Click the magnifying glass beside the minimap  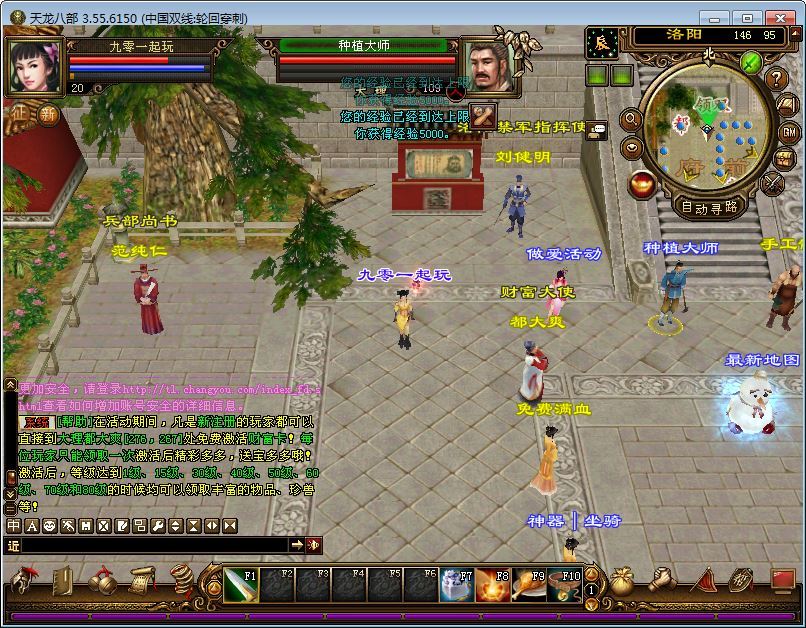tap(631, 119)
